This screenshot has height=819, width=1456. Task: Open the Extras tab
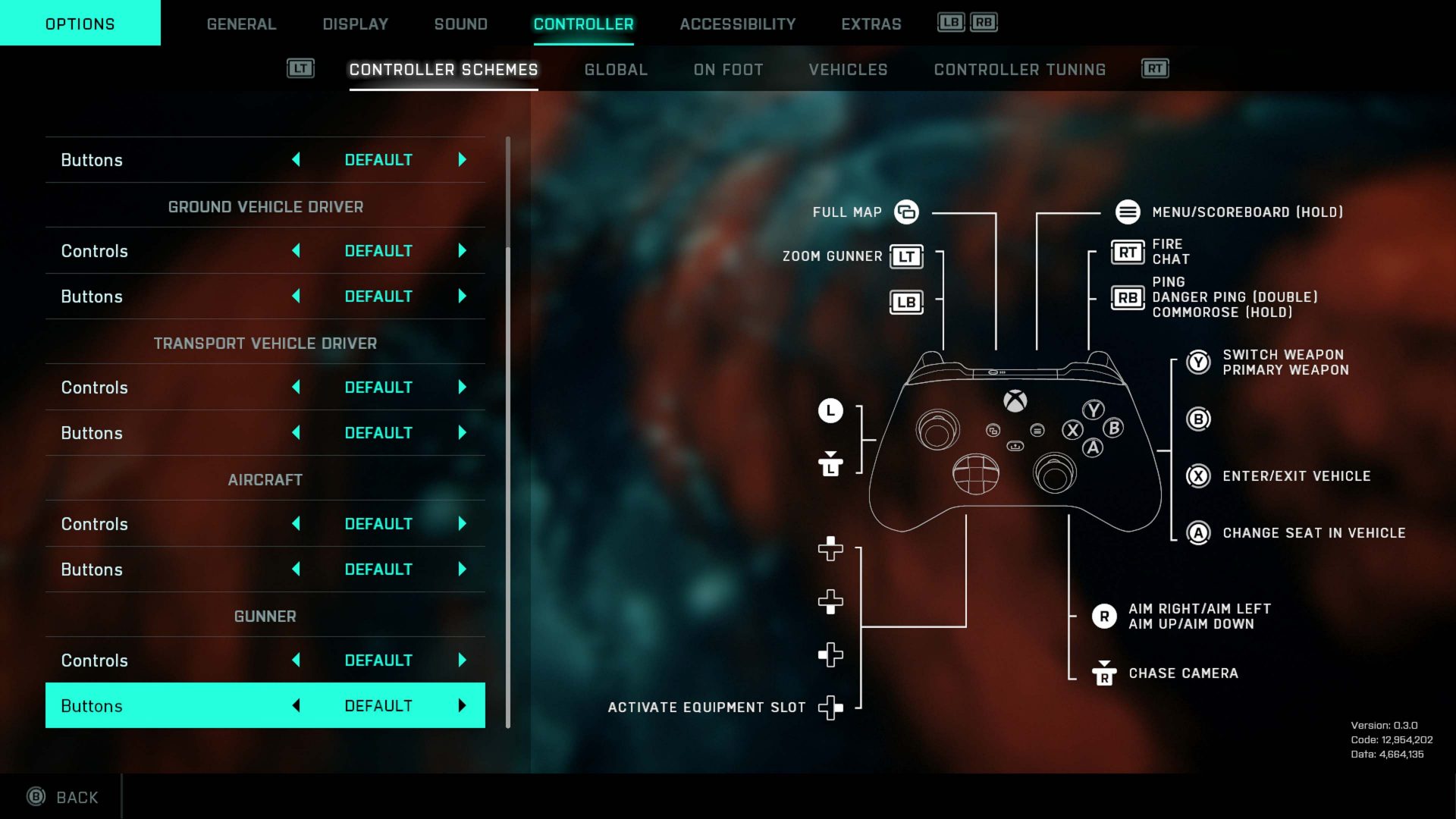871,24
